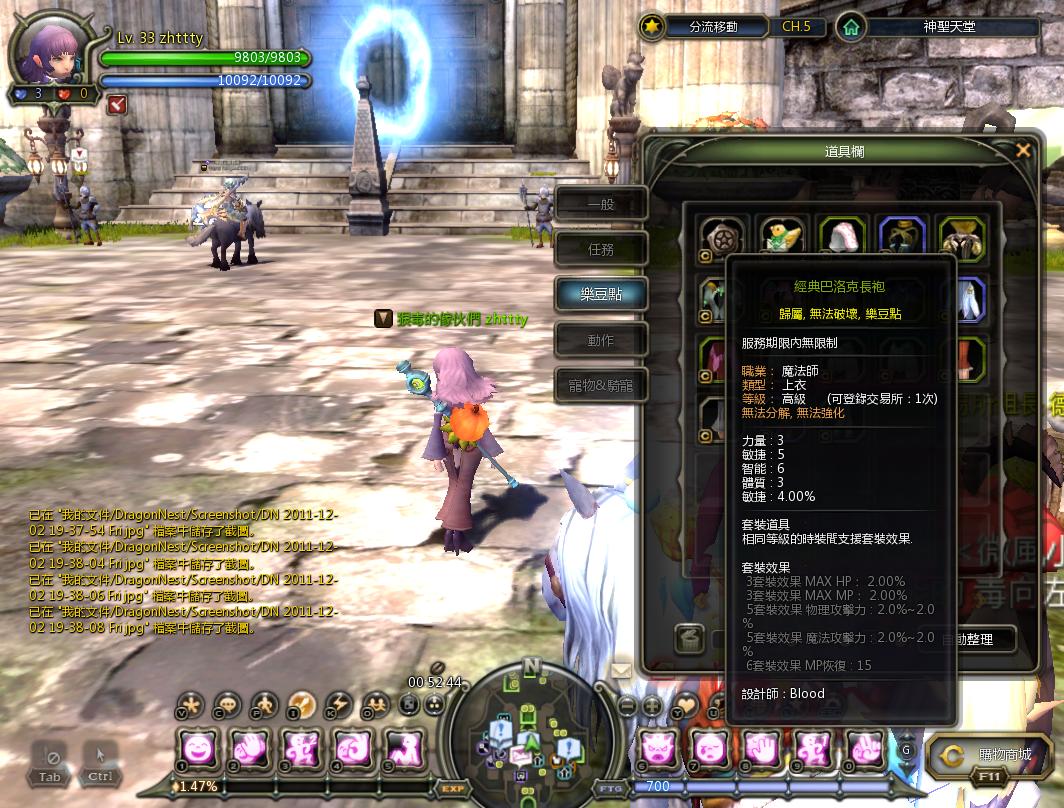1064x808 pixels.
Task: Click the 分流移動 channel move button
Action: [712, 27]
